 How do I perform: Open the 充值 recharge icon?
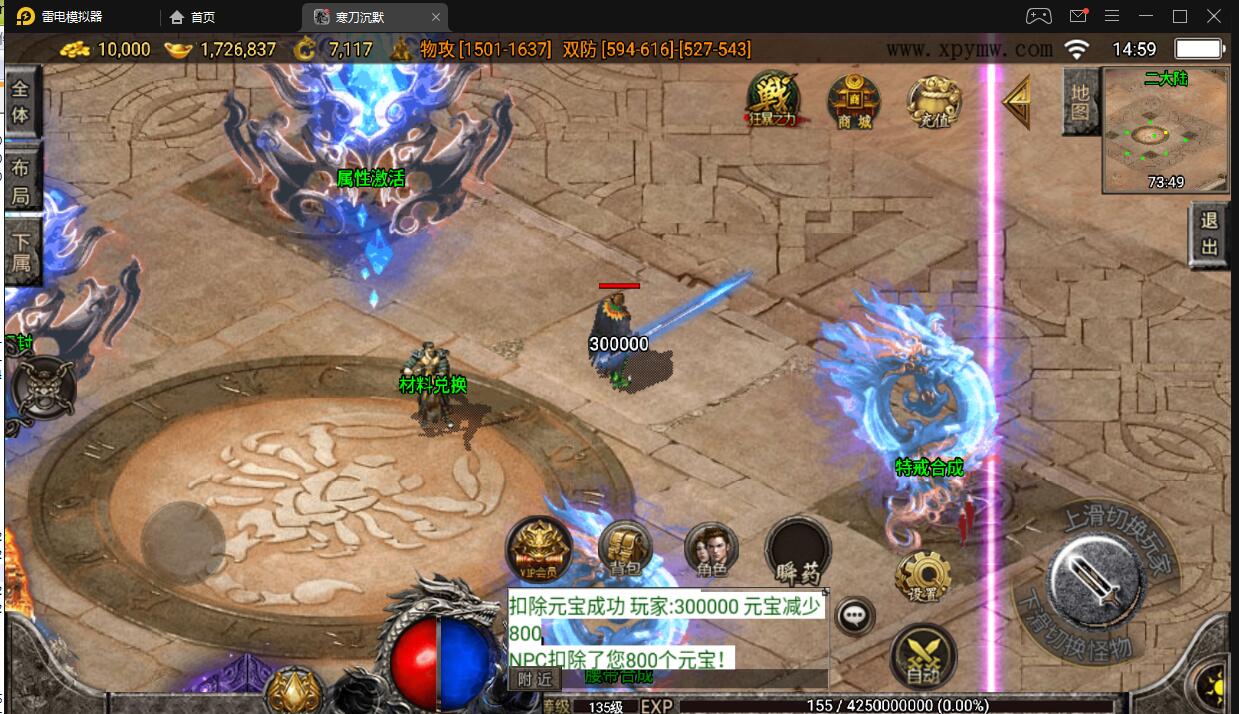(x=933, y=100)
